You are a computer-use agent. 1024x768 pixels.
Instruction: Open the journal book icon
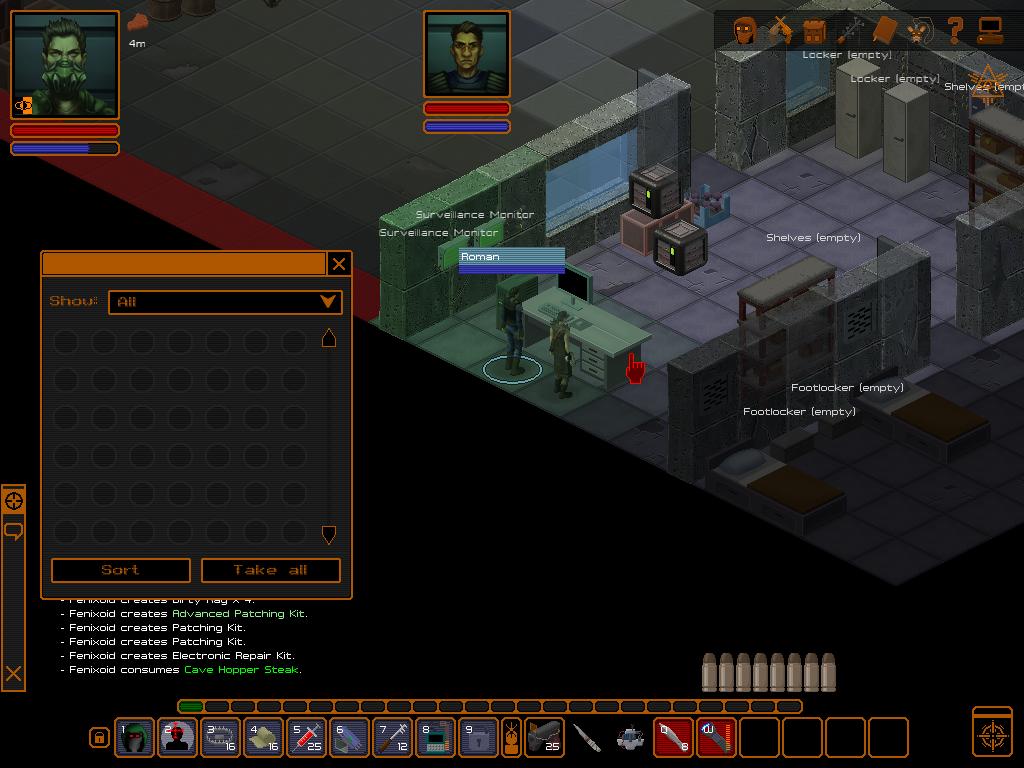885,30
